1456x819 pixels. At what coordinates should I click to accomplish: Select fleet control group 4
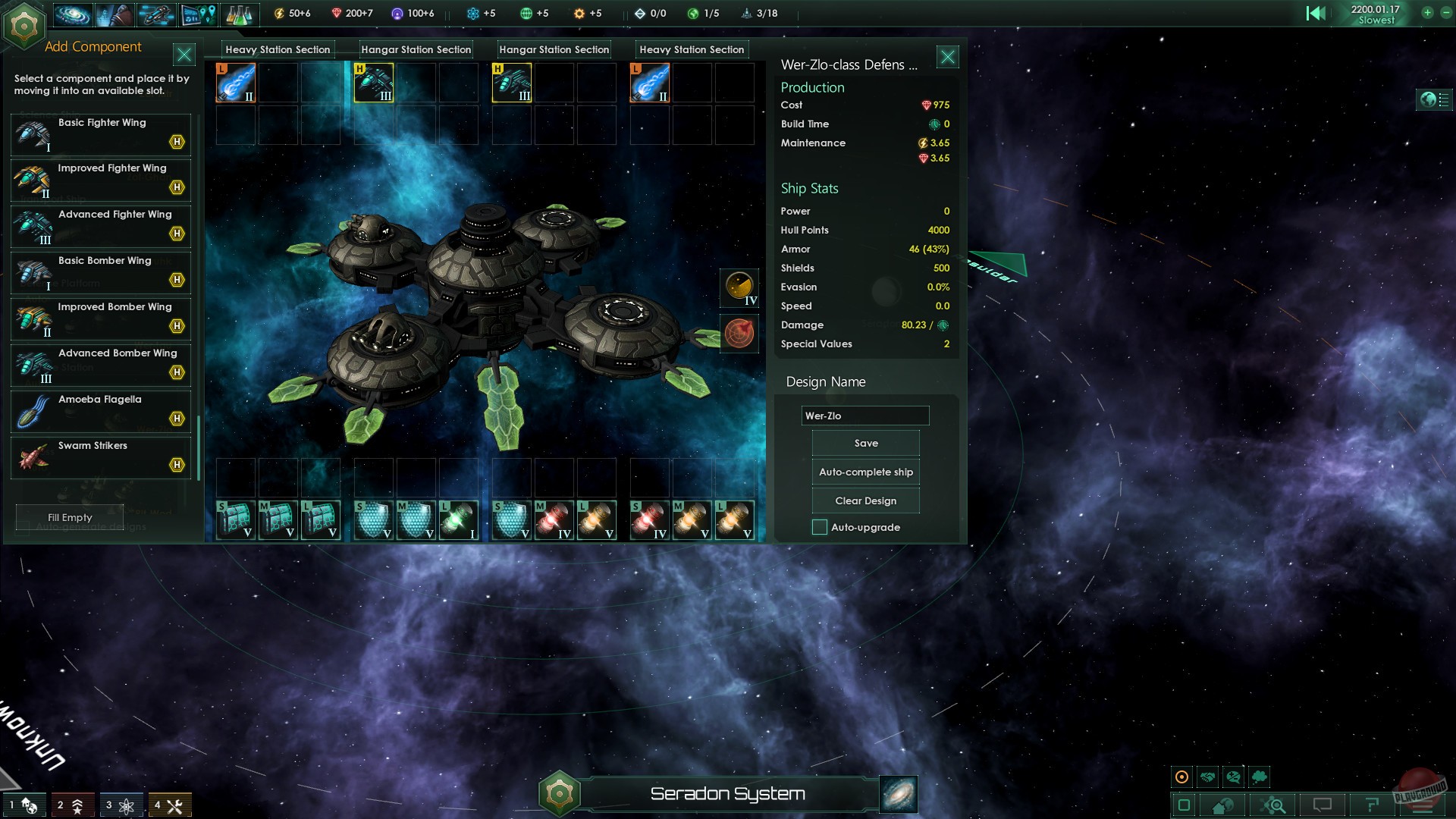(169, 805)
